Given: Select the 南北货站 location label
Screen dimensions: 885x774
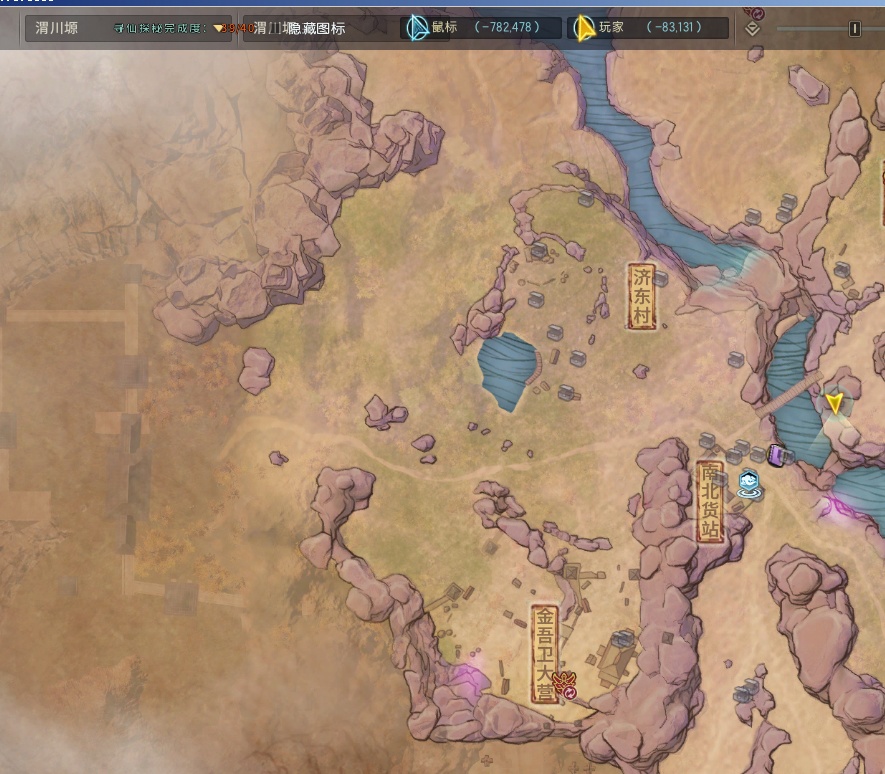Looking at the screenshot, I should (x=710, y=501).
